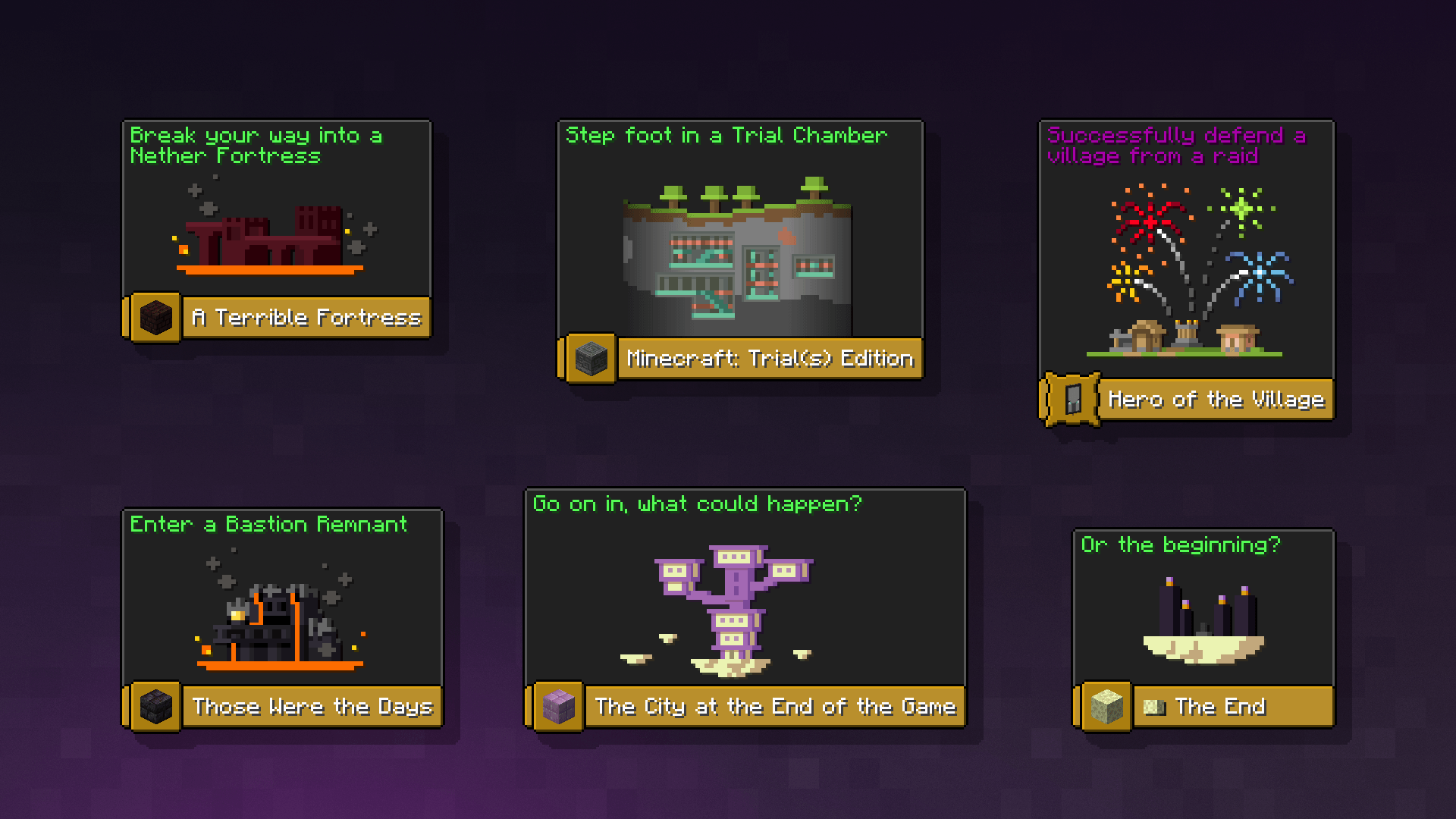Select the tuff block icon on Minecraft: Trial(s) Edition
Screen dimensions: 1456x819
click(x=592, y=359)
